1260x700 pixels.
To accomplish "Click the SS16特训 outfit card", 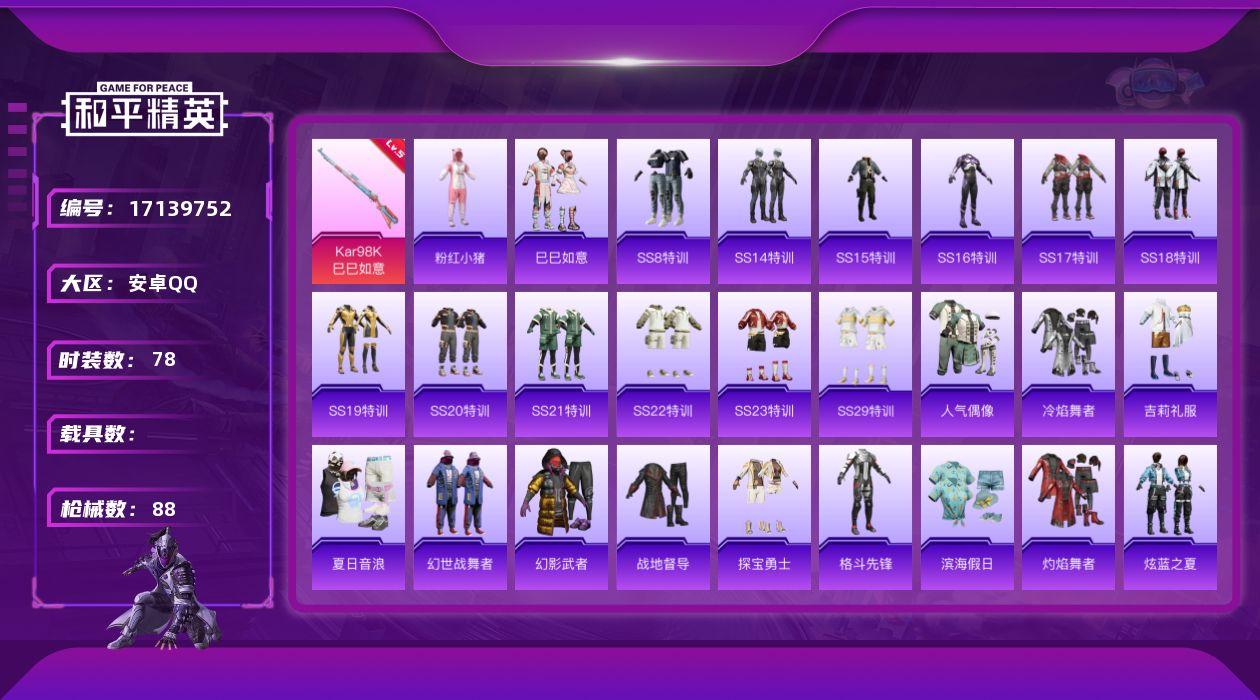I will click(967, 211).
